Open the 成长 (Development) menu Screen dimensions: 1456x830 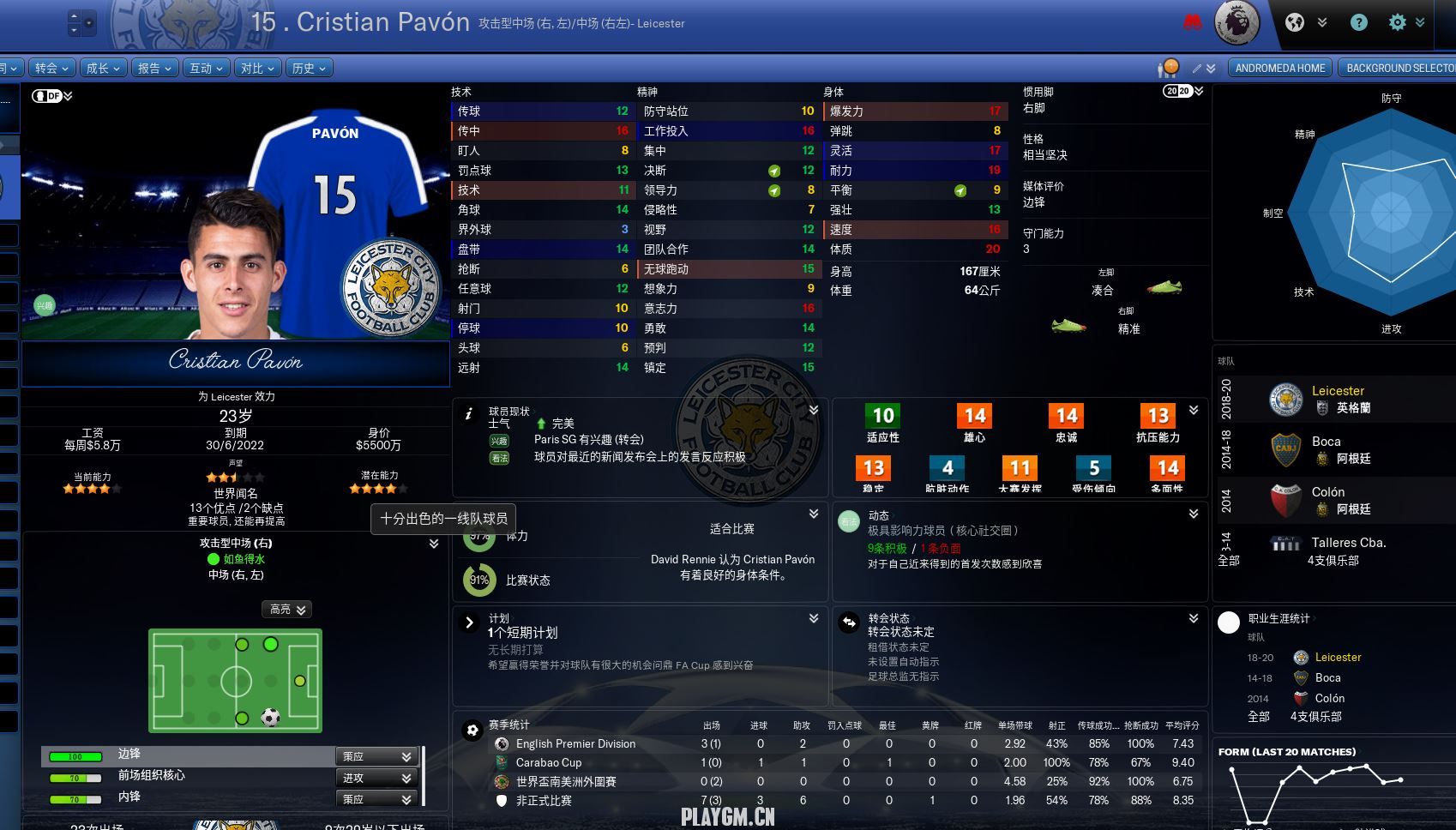coord(103,69)
